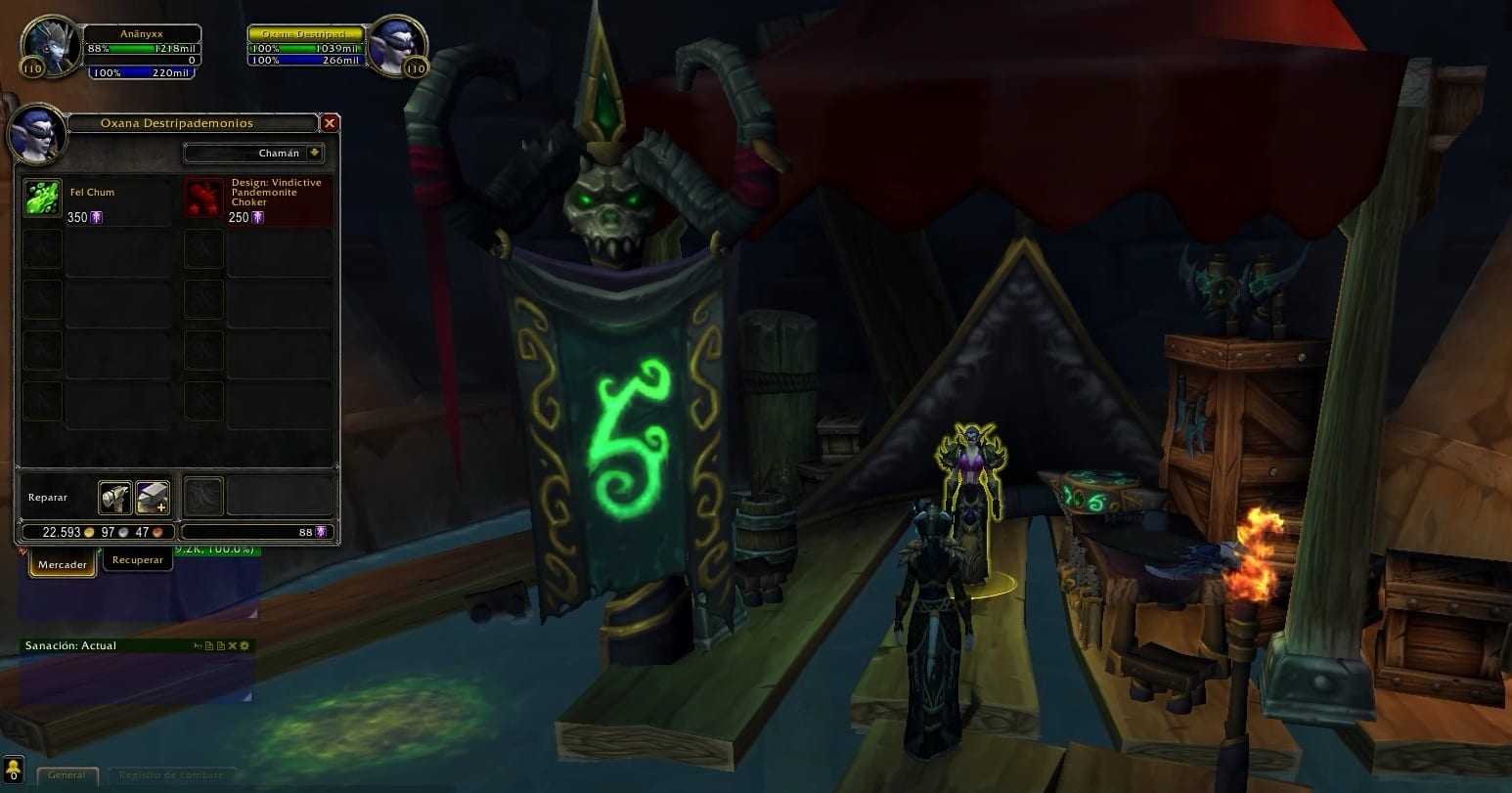The height and width of the screenshot is (793, 1512).
Task: Open the Registro de combate tab
Action: 171,775
